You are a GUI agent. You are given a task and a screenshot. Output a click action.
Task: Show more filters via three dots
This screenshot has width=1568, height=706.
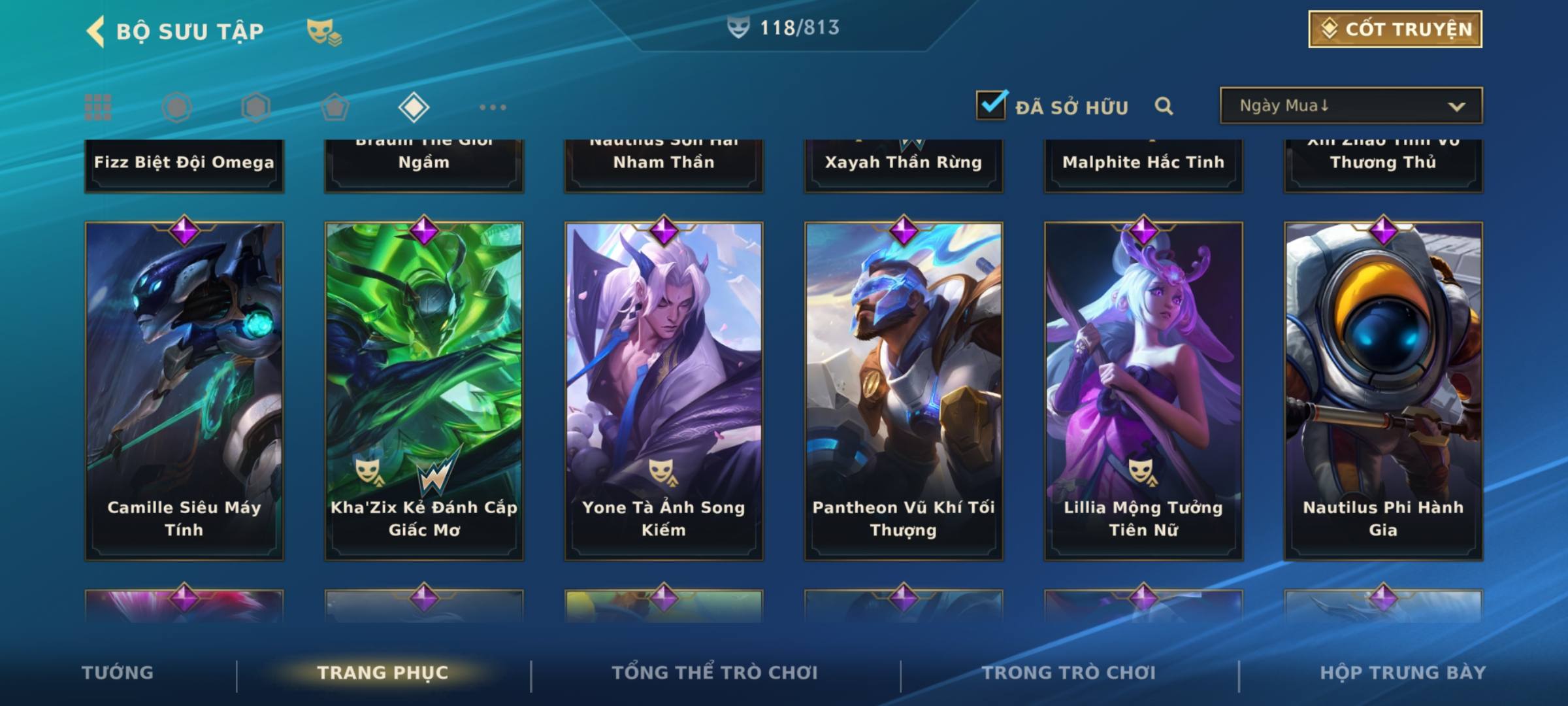tap(493, 107)
